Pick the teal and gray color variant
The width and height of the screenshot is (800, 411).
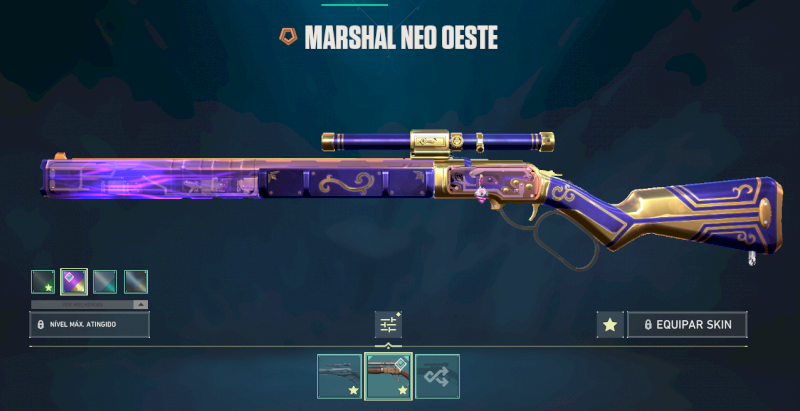tap(105, 282)
